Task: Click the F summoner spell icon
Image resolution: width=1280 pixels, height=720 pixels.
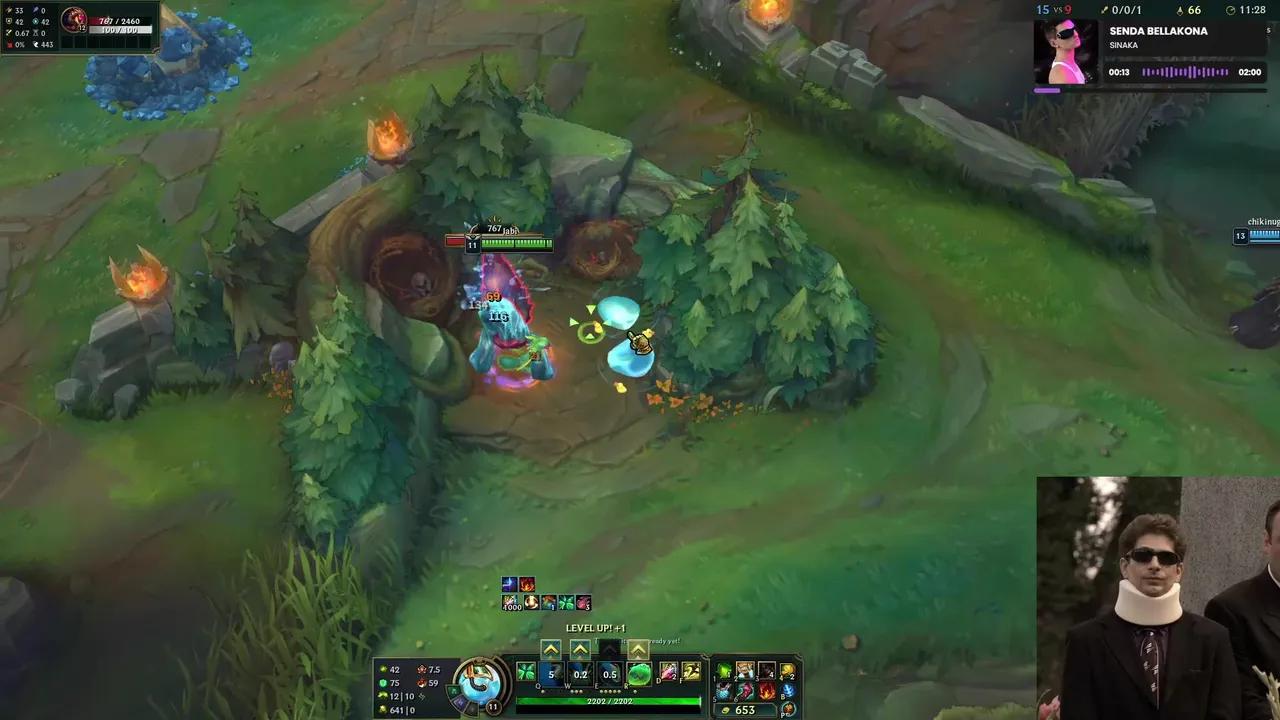Action: [692, 673]
